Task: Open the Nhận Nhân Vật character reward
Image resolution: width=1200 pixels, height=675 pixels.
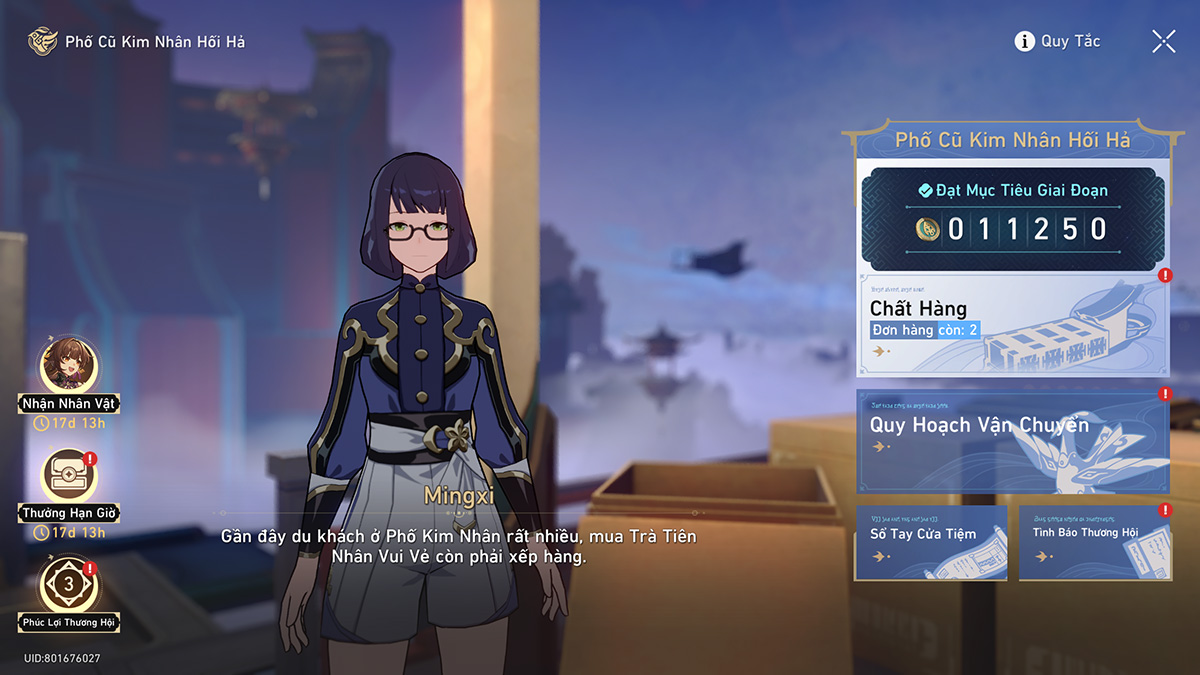Action: [x=70, y=368]
